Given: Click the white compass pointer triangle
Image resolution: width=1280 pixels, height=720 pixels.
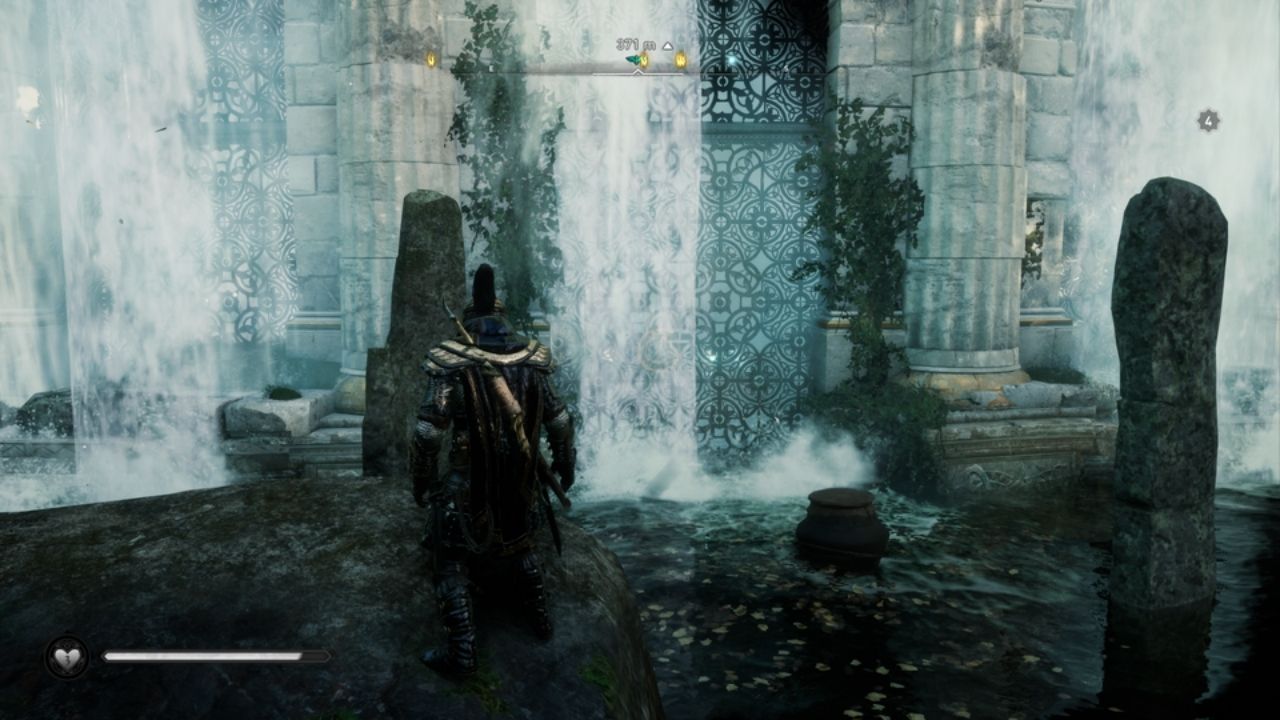Looking at the screenshot, I should 637,74.
